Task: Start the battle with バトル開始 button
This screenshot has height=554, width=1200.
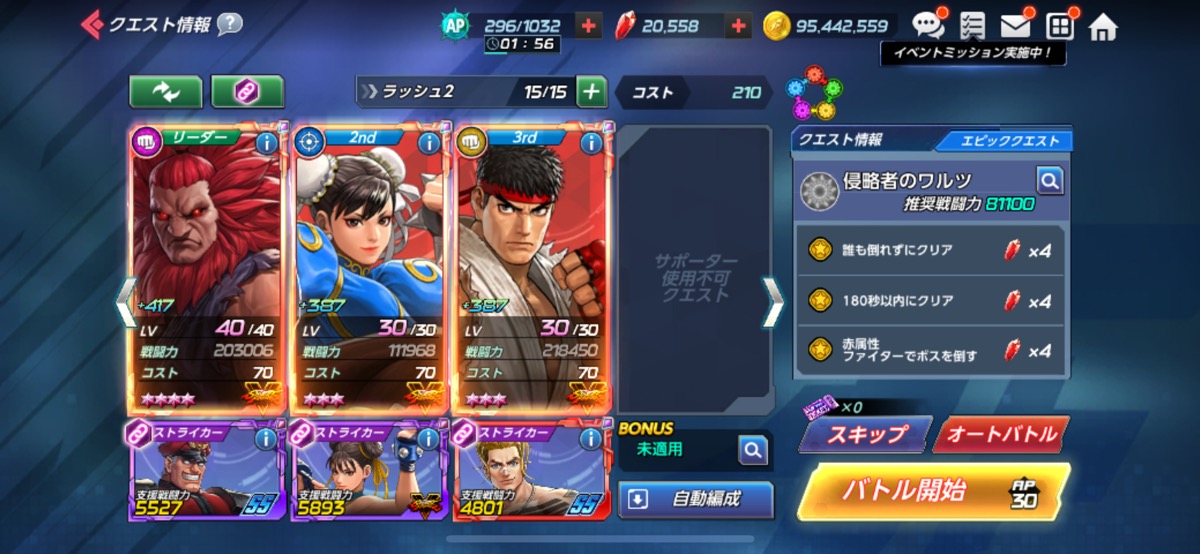Action: point(932,491)
